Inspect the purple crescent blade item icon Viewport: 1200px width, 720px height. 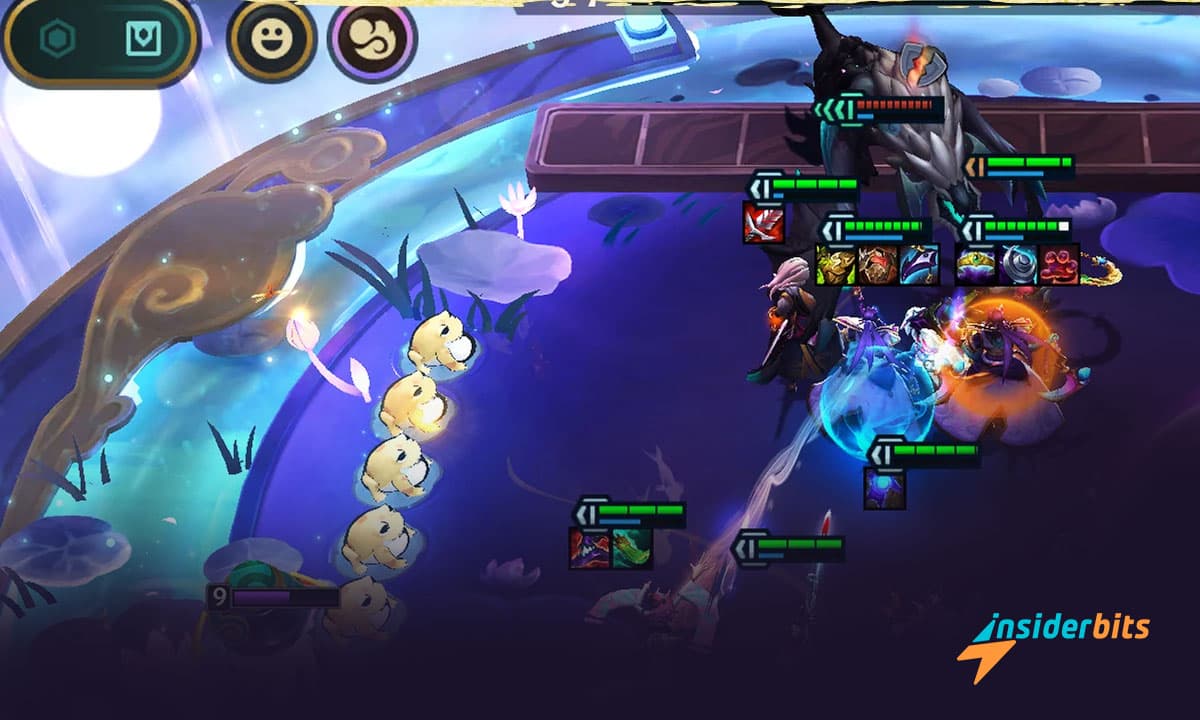click(x=919, y=265)
